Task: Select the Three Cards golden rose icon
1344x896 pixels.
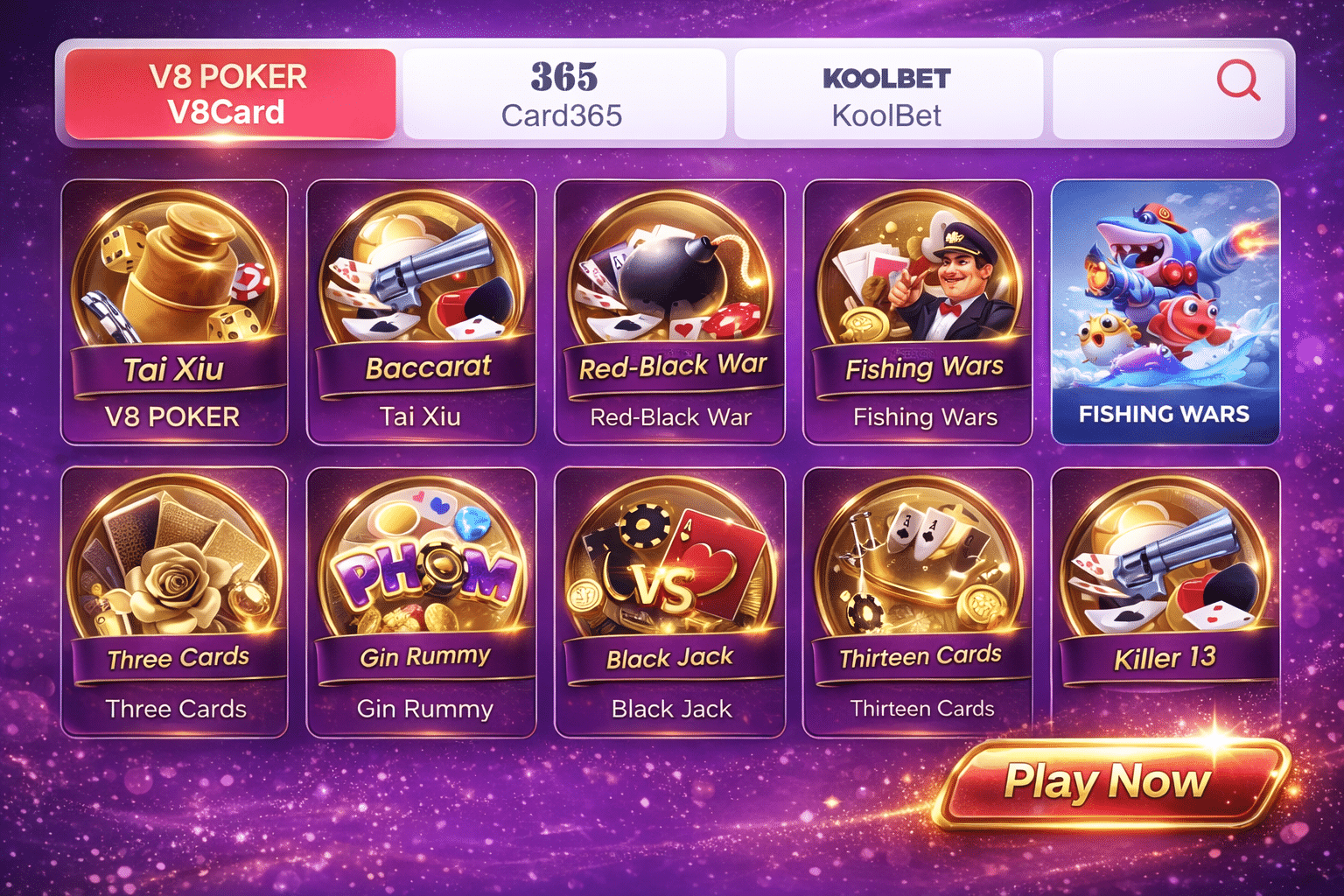Action: pyautogui.click(x=175, y=569)
